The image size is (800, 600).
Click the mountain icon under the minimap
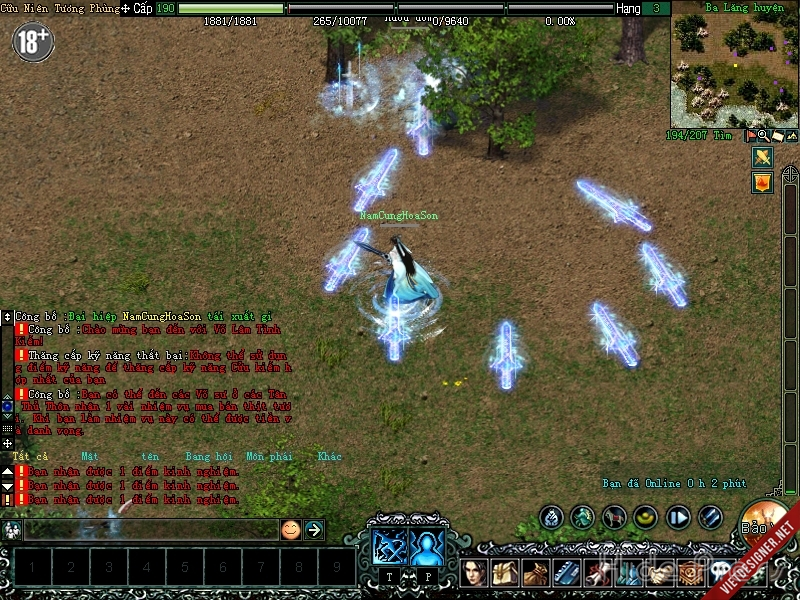(791, 135)
